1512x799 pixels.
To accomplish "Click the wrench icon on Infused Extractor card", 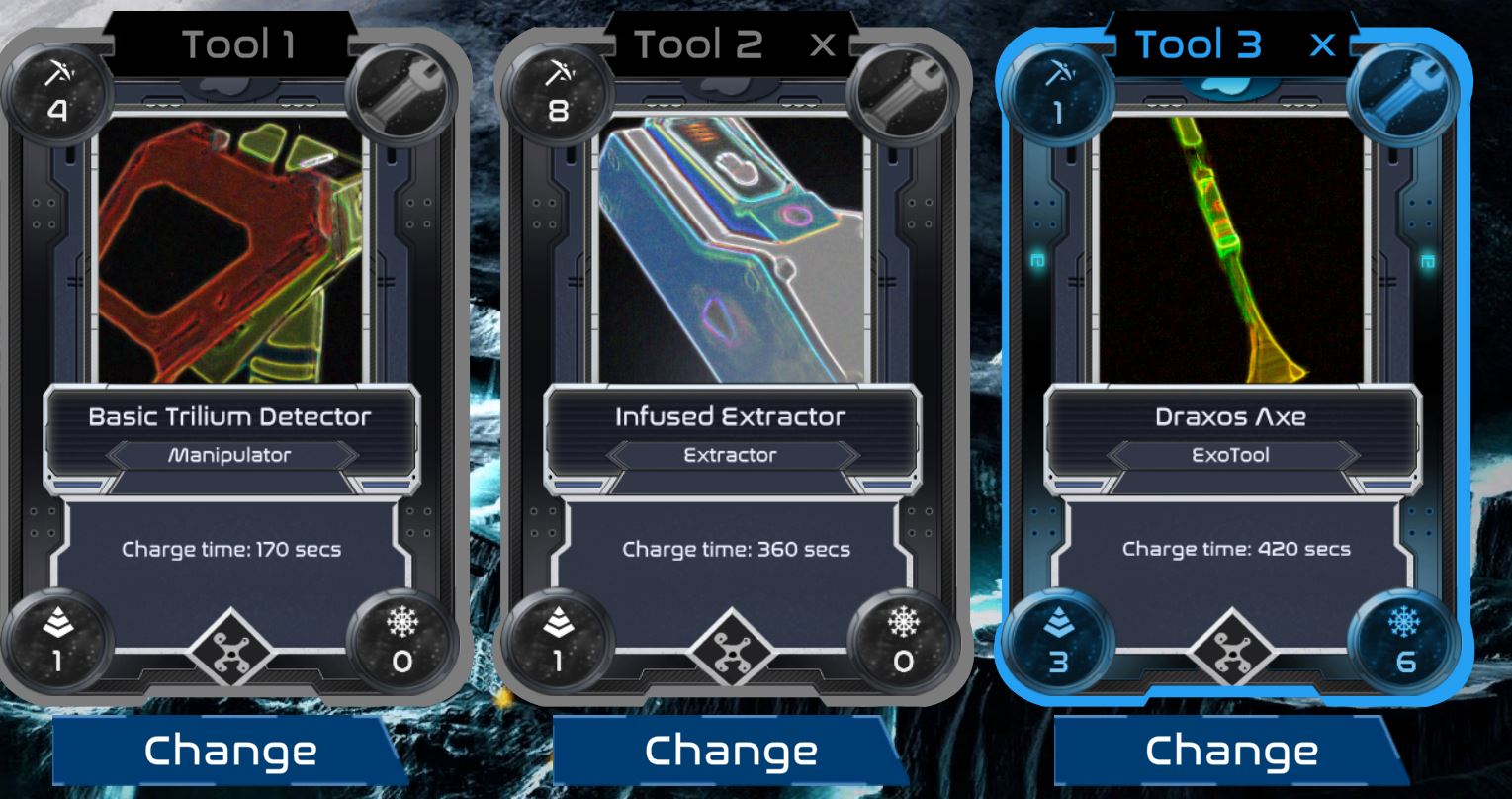I will coord(903,92).
